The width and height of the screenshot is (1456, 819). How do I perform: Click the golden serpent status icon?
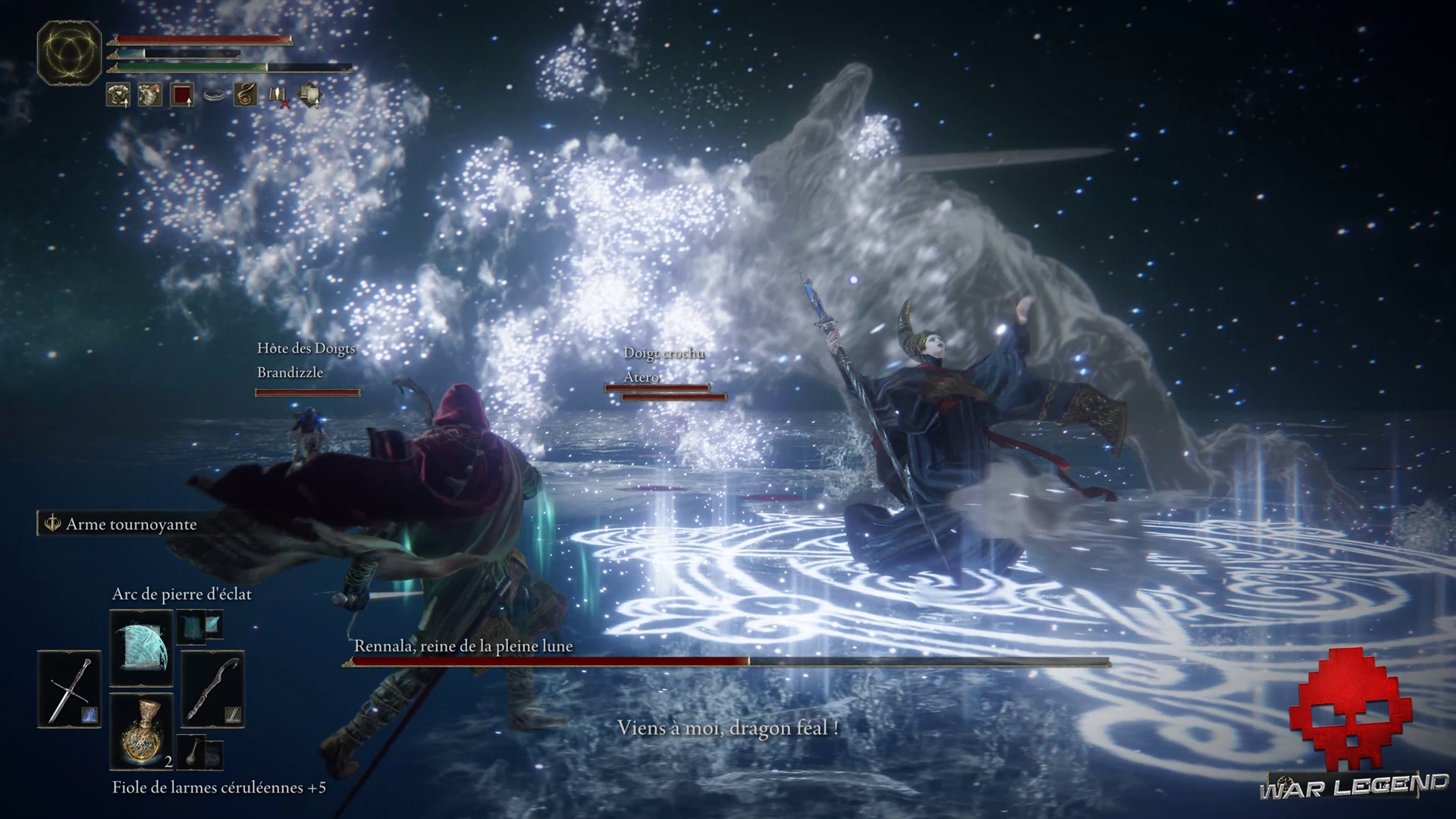click(x=245, y=95)
